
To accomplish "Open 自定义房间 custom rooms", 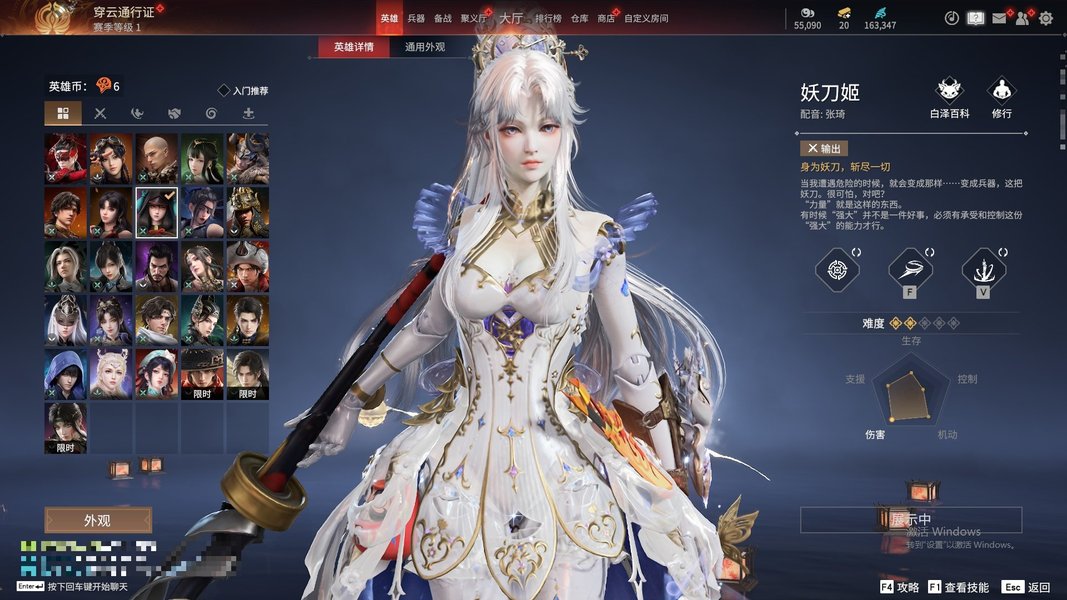I will pos(646,18).
